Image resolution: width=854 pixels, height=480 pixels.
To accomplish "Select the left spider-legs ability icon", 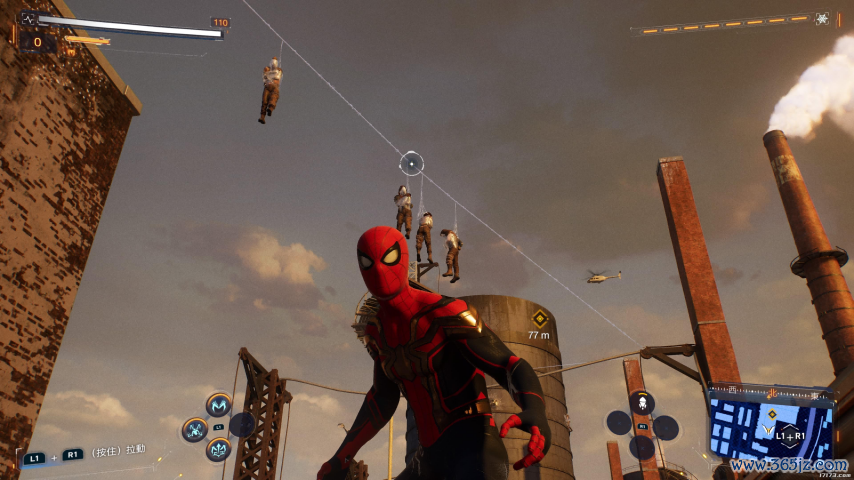I will coord(195,430).
